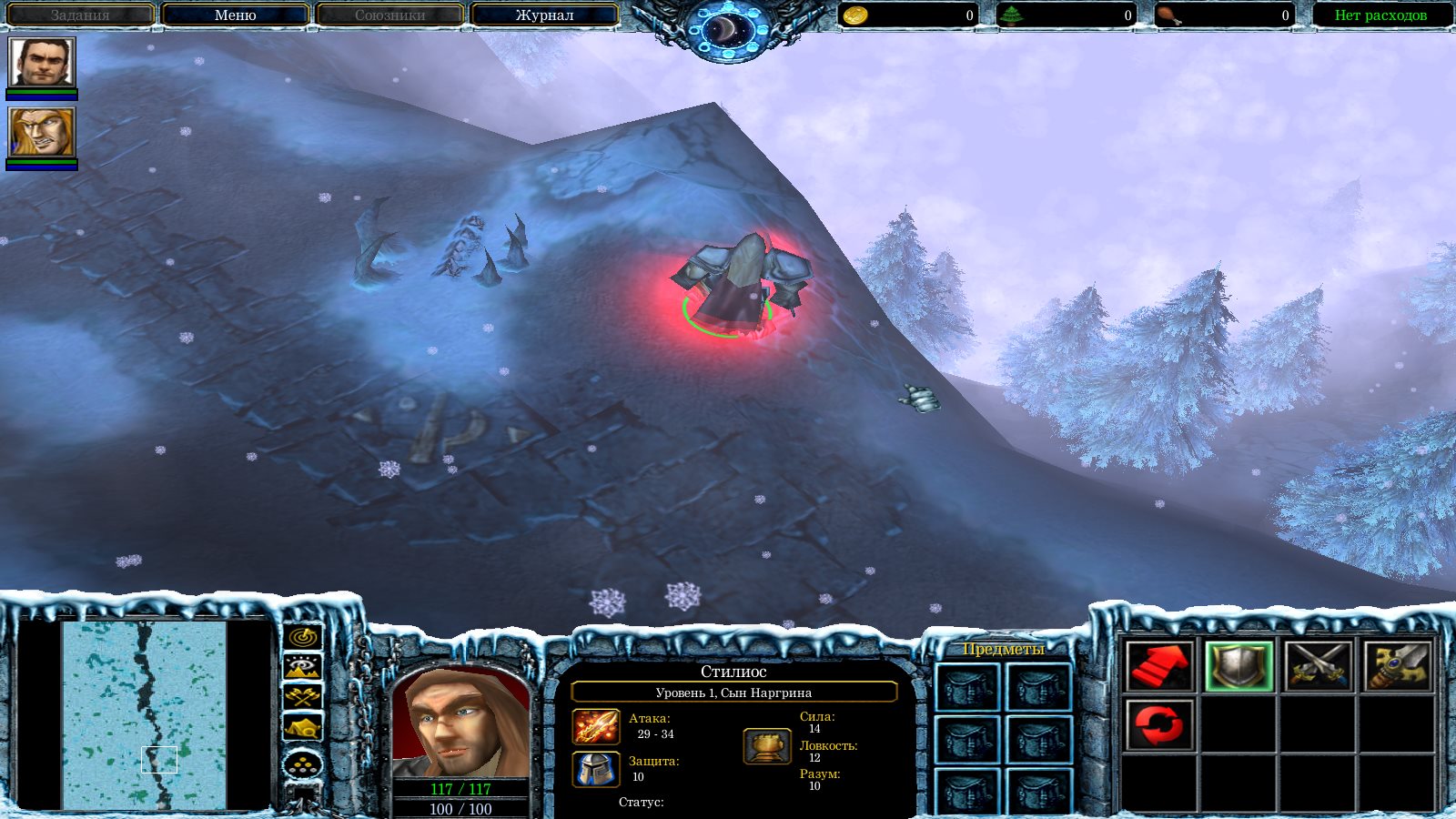Choose the red arrow move command
The width and height of the screenshot is (1456, 819).
click(1158, 666)
